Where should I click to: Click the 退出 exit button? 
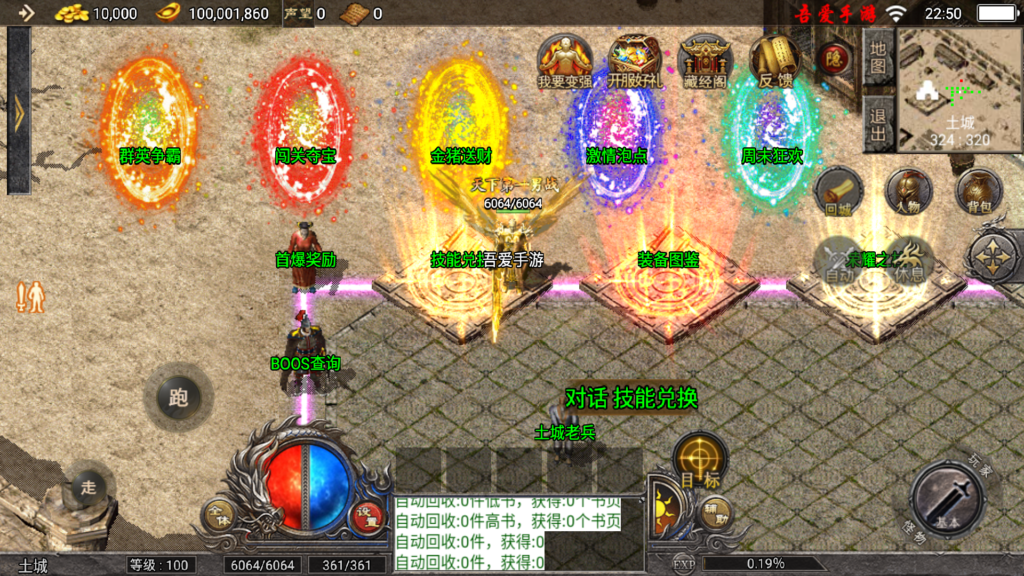pos(877,124)
